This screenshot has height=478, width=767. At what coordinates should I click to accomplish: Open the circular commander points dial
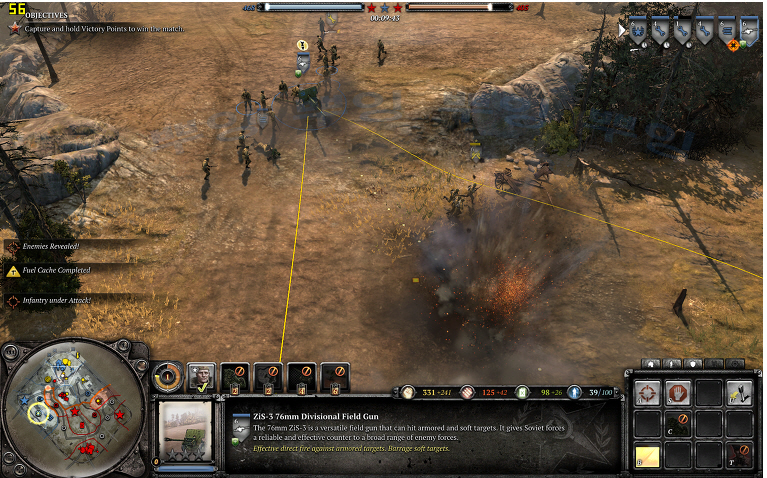coord(167,377)
